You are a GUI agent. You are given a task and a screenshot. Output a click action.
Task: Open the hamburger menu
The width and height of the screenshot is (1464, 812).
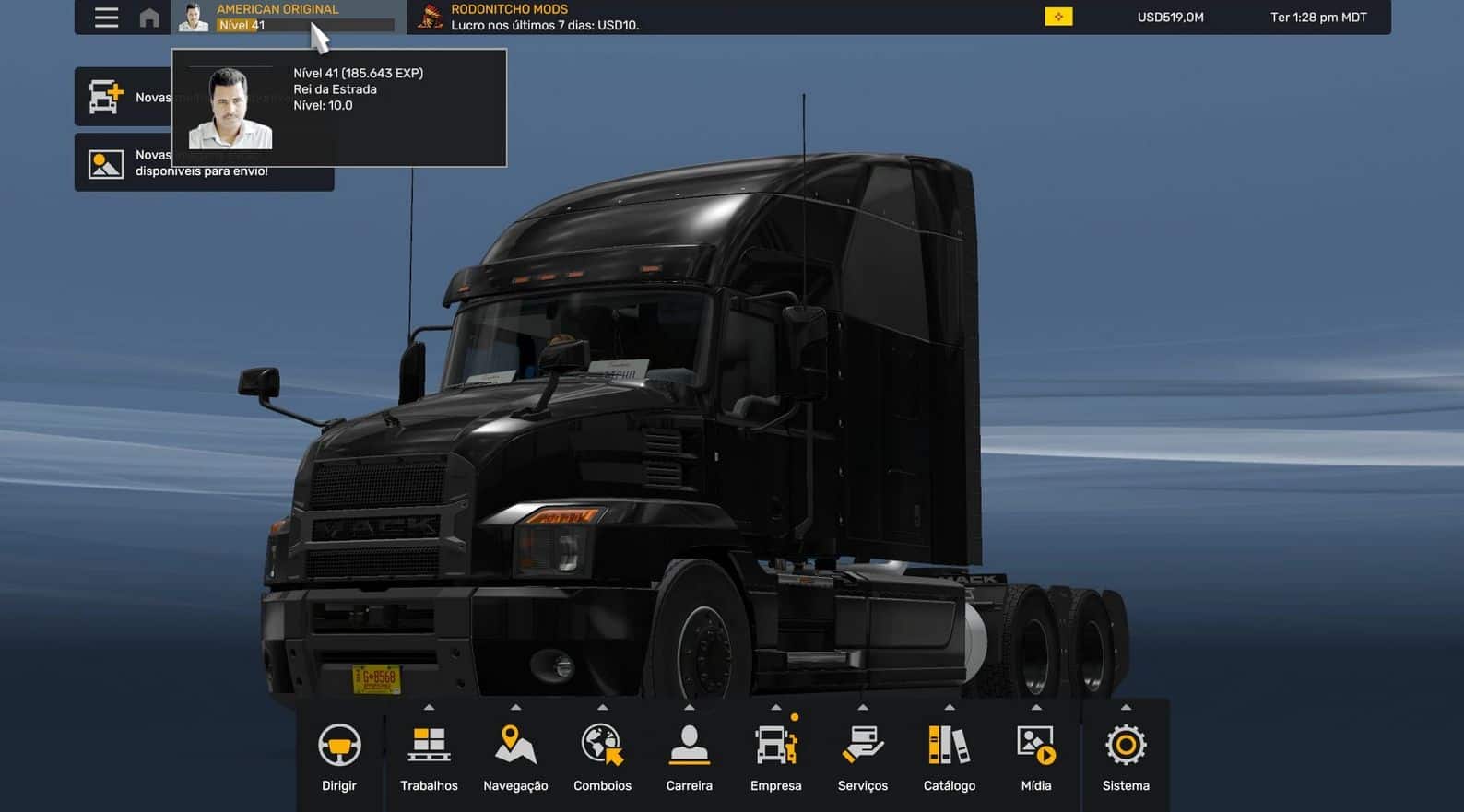coord(106,16)
